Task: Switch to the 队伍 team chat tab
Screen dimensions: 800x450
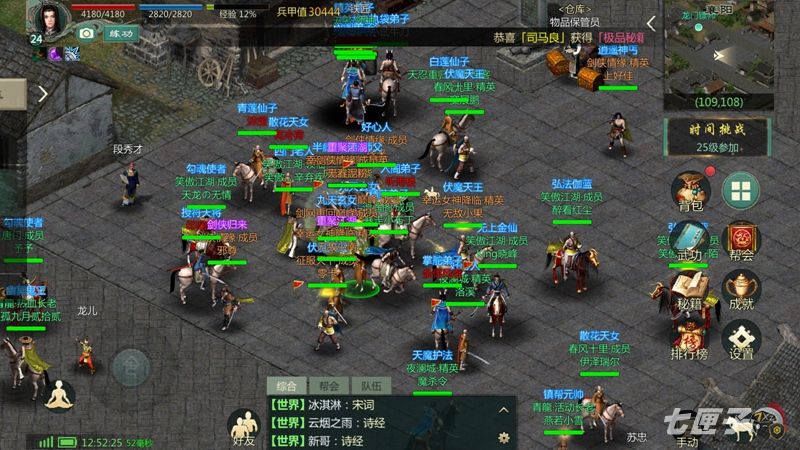Action: pos(370,385)
